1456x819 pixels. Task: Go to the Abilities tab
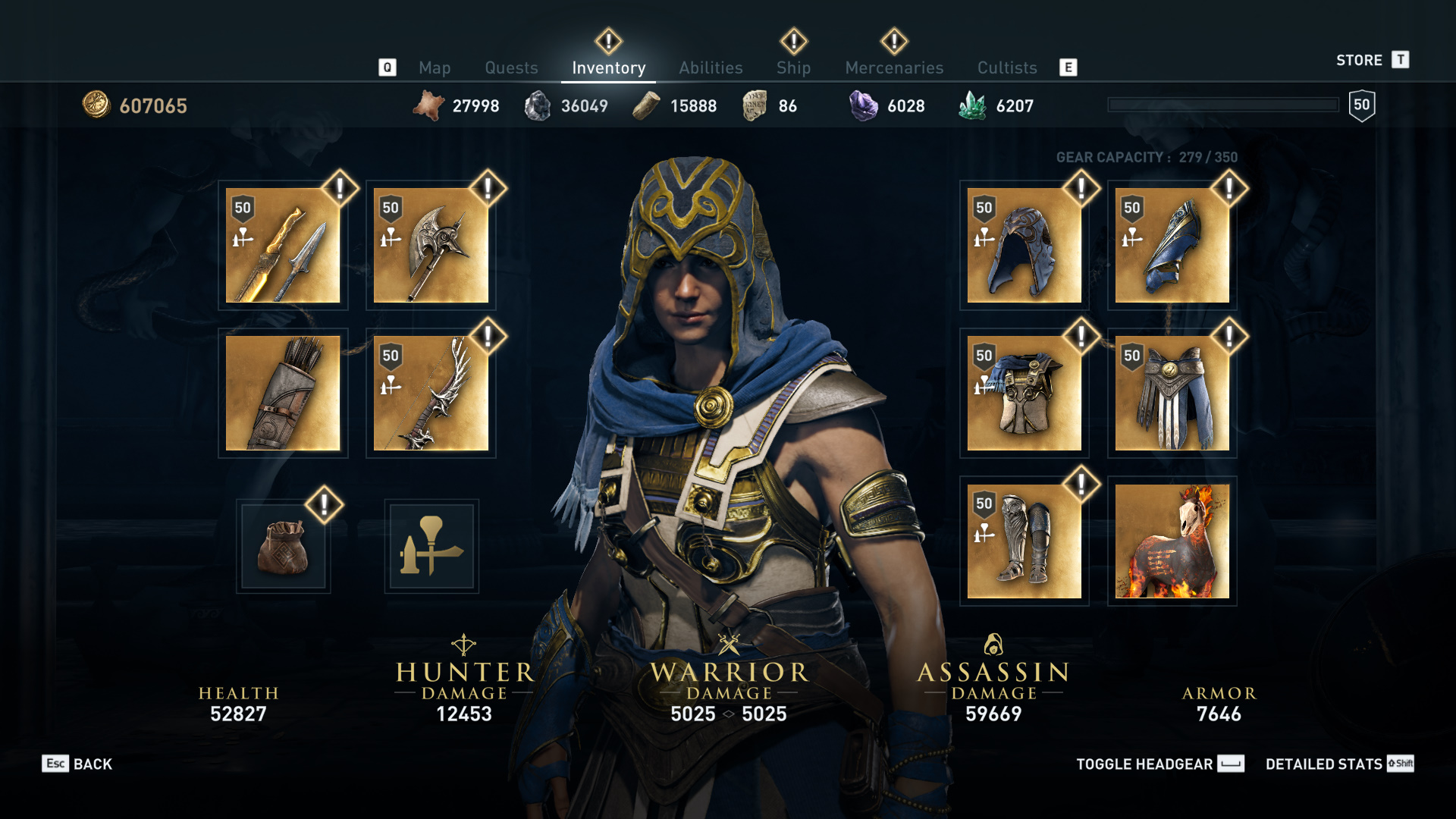(711, 68)
